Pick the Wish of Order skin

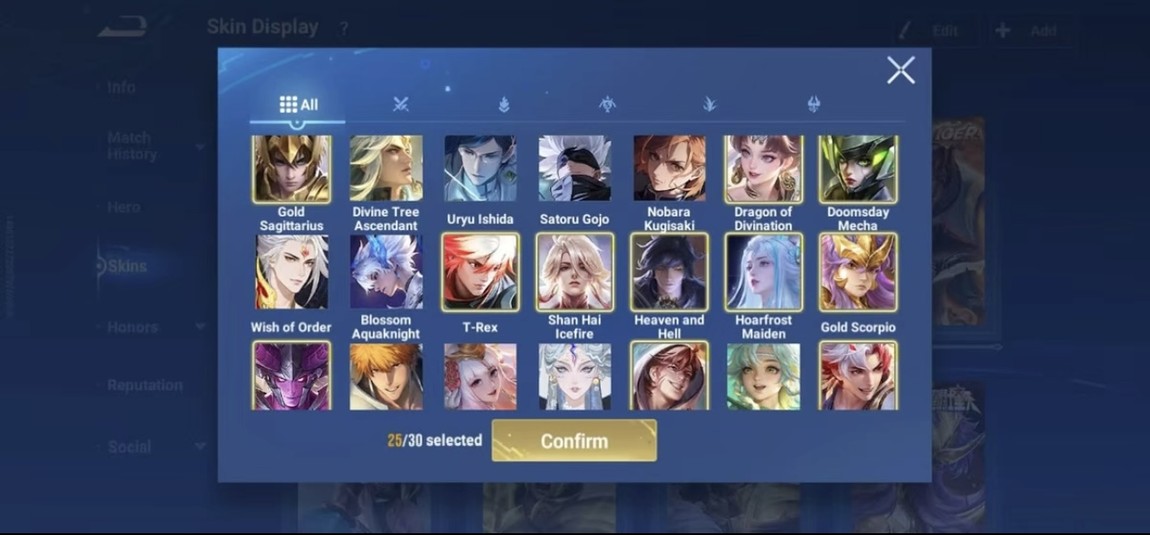pyautogui.click(x=291, y=272)
